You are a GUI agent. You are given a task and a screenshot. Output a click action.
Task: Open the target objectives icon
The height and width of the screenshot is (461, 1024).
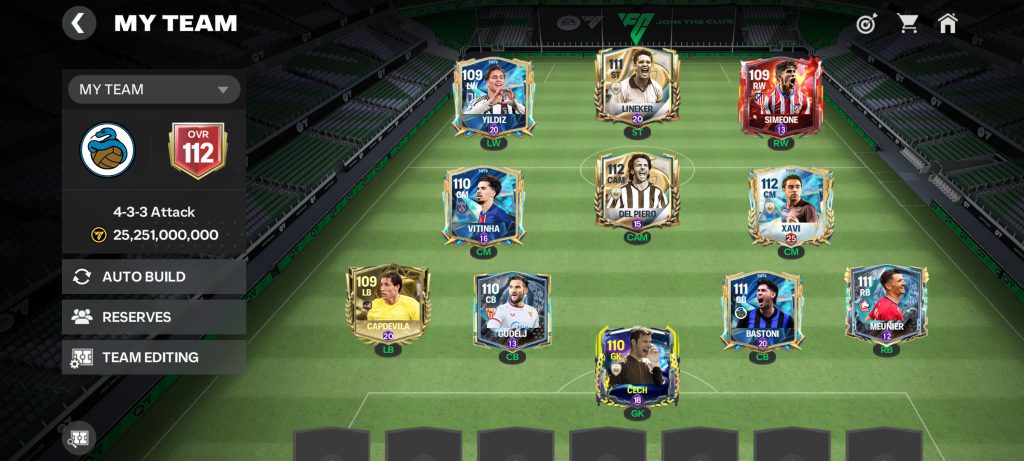click(866, 23)
